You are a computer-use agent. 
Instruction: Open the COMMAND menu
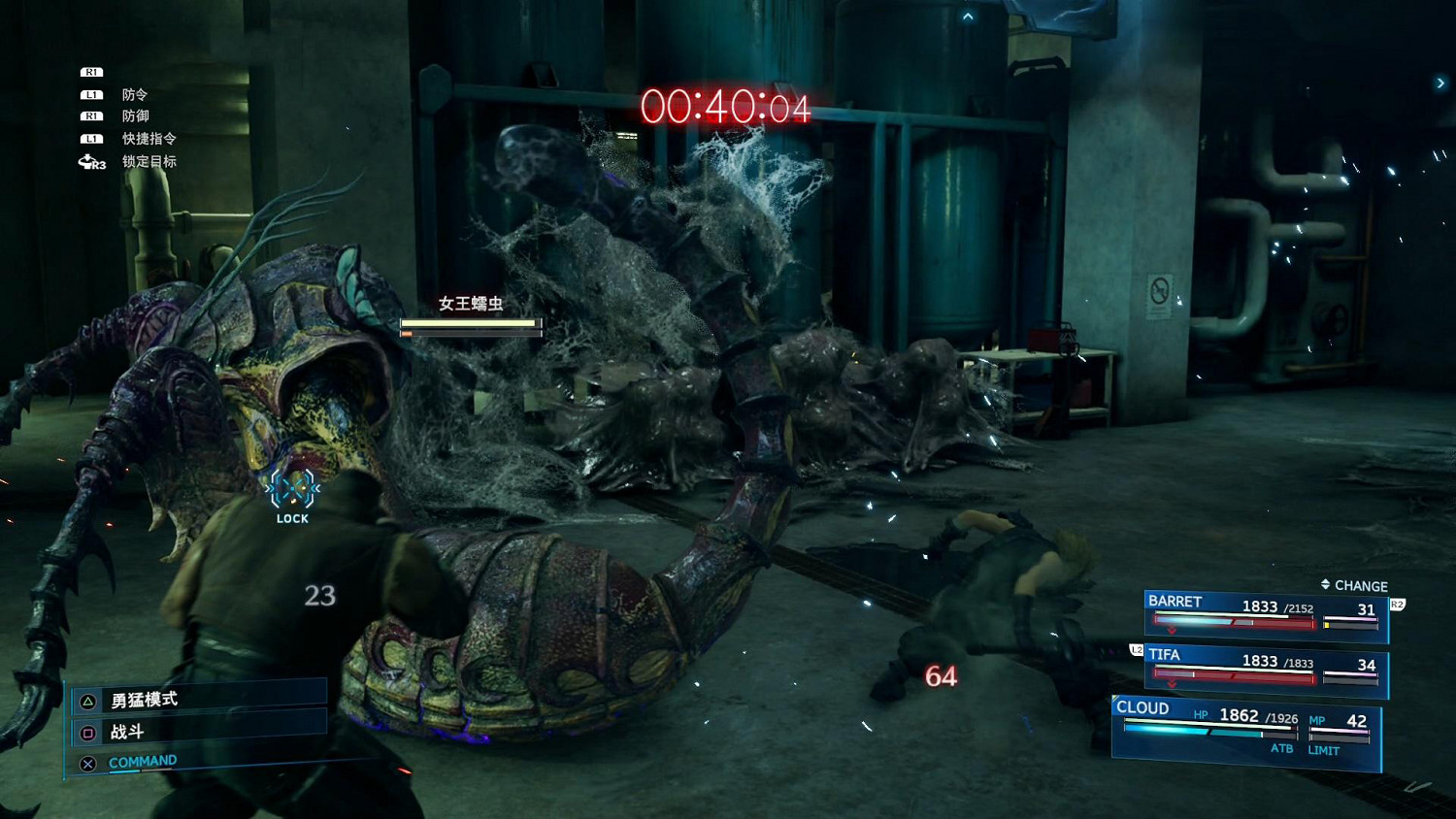tap(142, 762)
